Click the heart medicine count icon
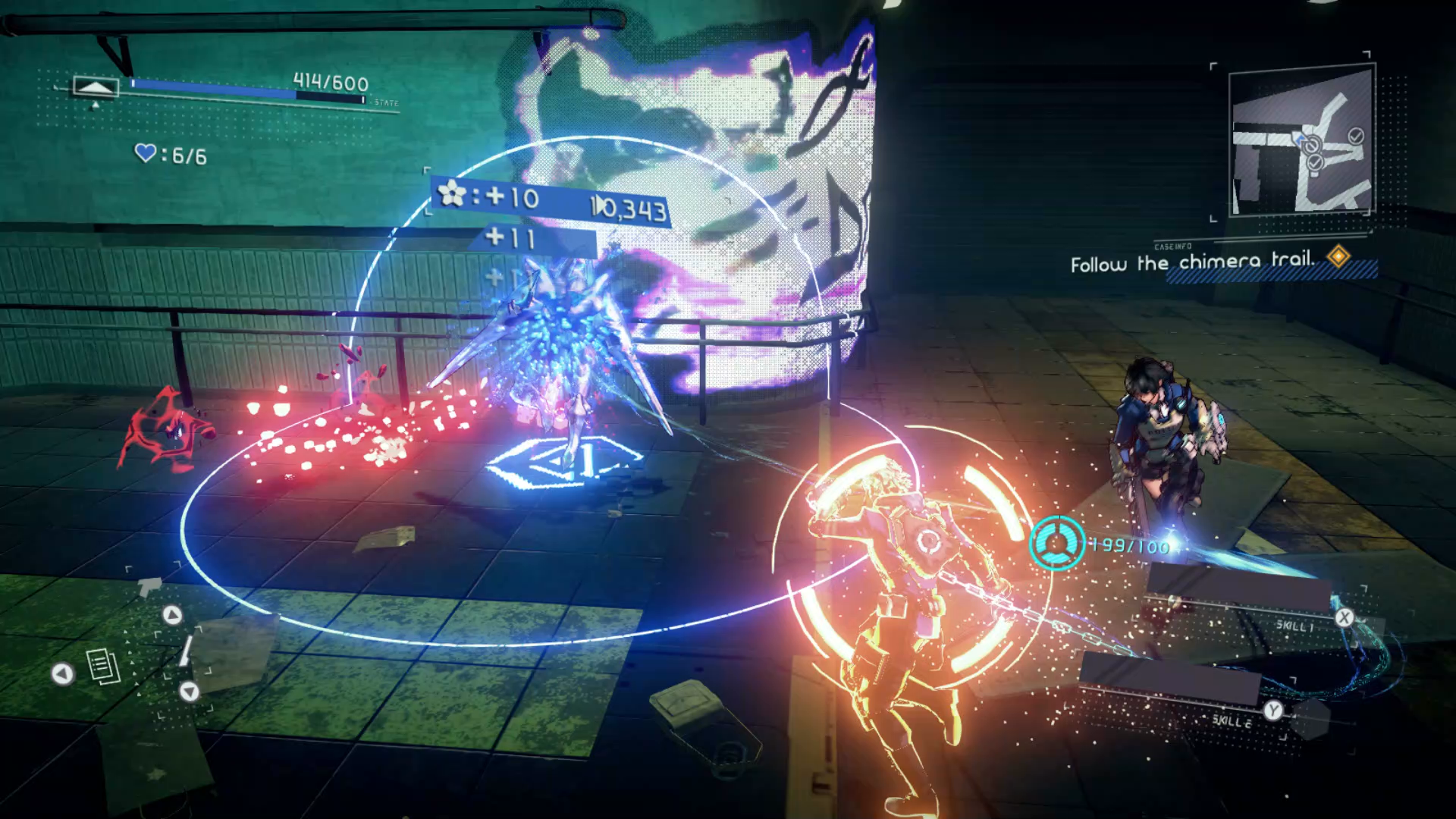The image size is (1456, 819). point(145,153)
